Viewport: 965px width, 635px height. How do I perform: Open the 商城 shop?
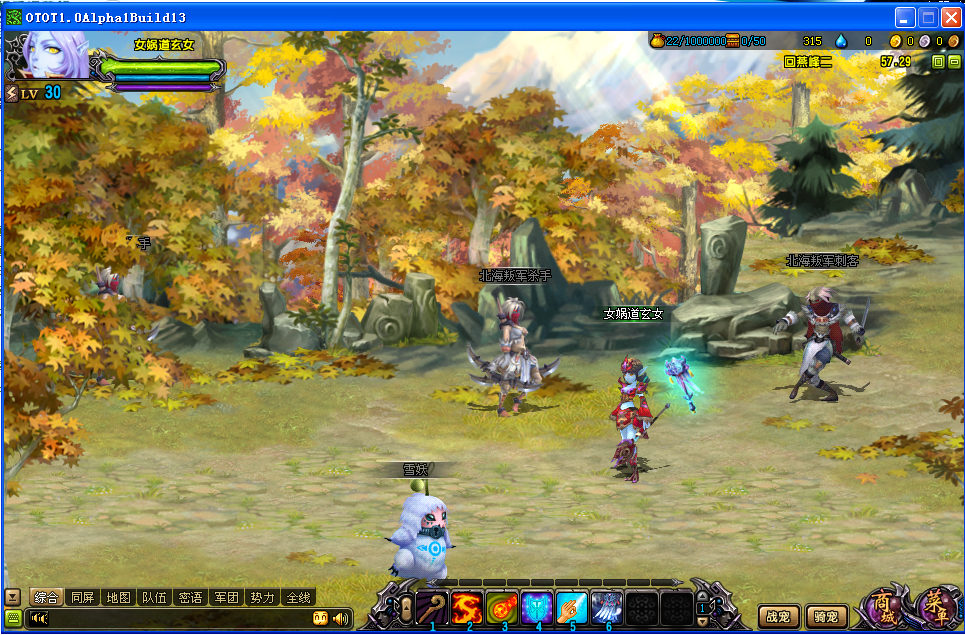(x=884, y=607)
